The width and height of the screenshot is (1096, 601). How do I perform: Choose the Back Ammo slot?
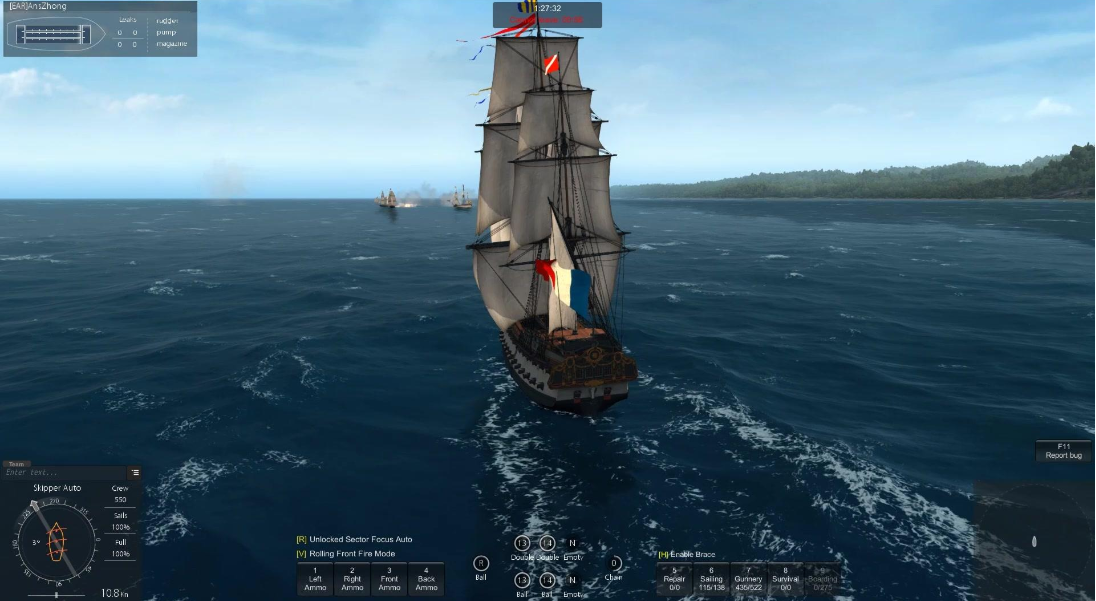(x=426, y=579)
